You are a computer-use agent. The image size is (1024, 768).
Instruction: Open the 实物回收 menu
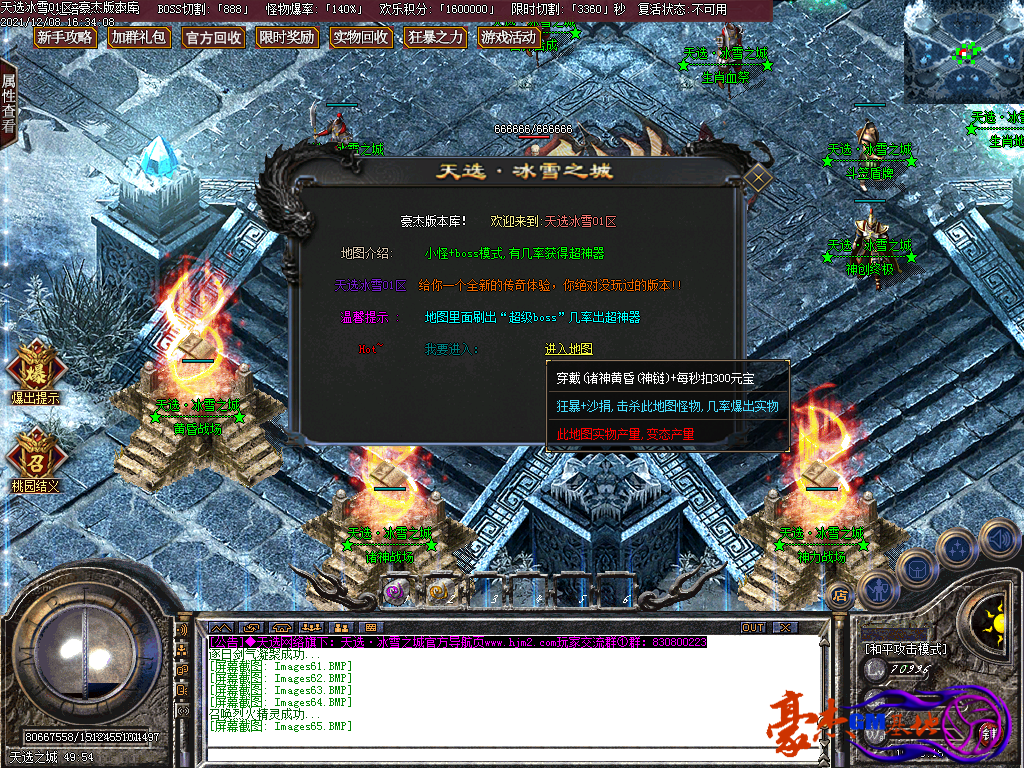point(361,38)
